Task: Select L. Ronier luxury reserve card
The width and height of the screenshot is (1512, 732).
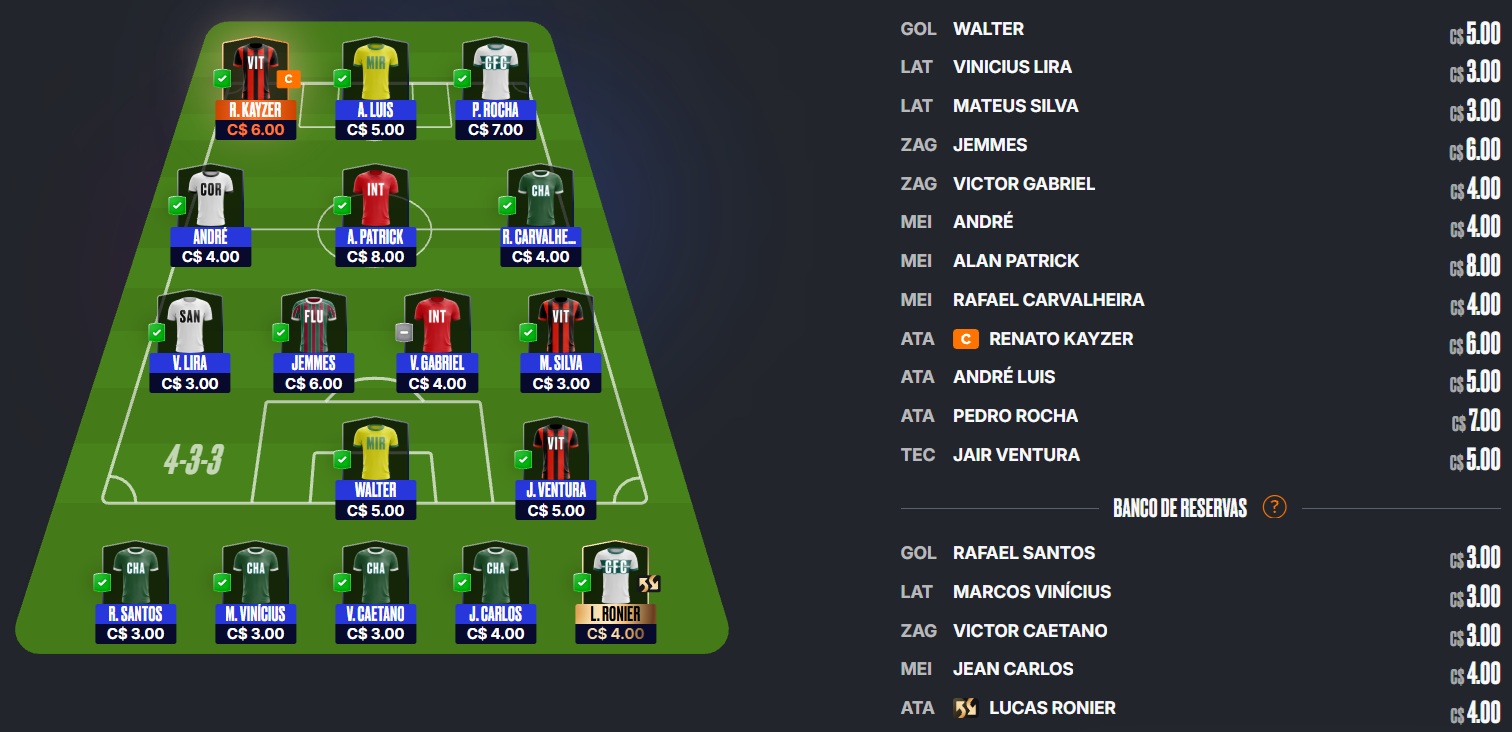Action: (x=617, y=592)
